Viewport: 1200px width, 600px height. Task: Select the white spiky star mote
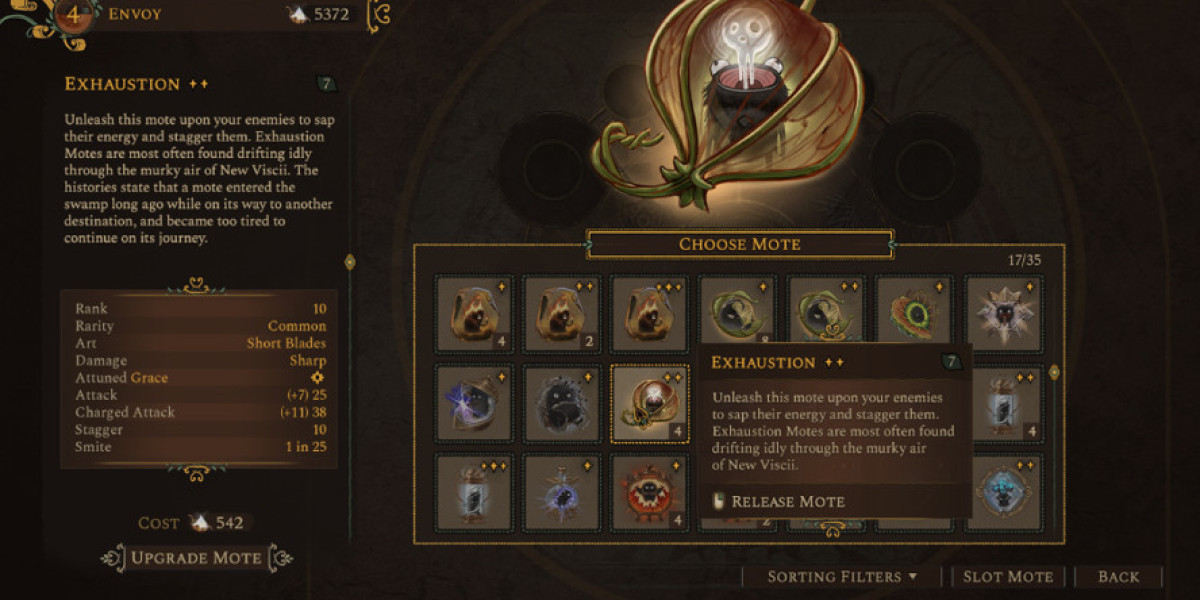click(x=1003, y=314)
